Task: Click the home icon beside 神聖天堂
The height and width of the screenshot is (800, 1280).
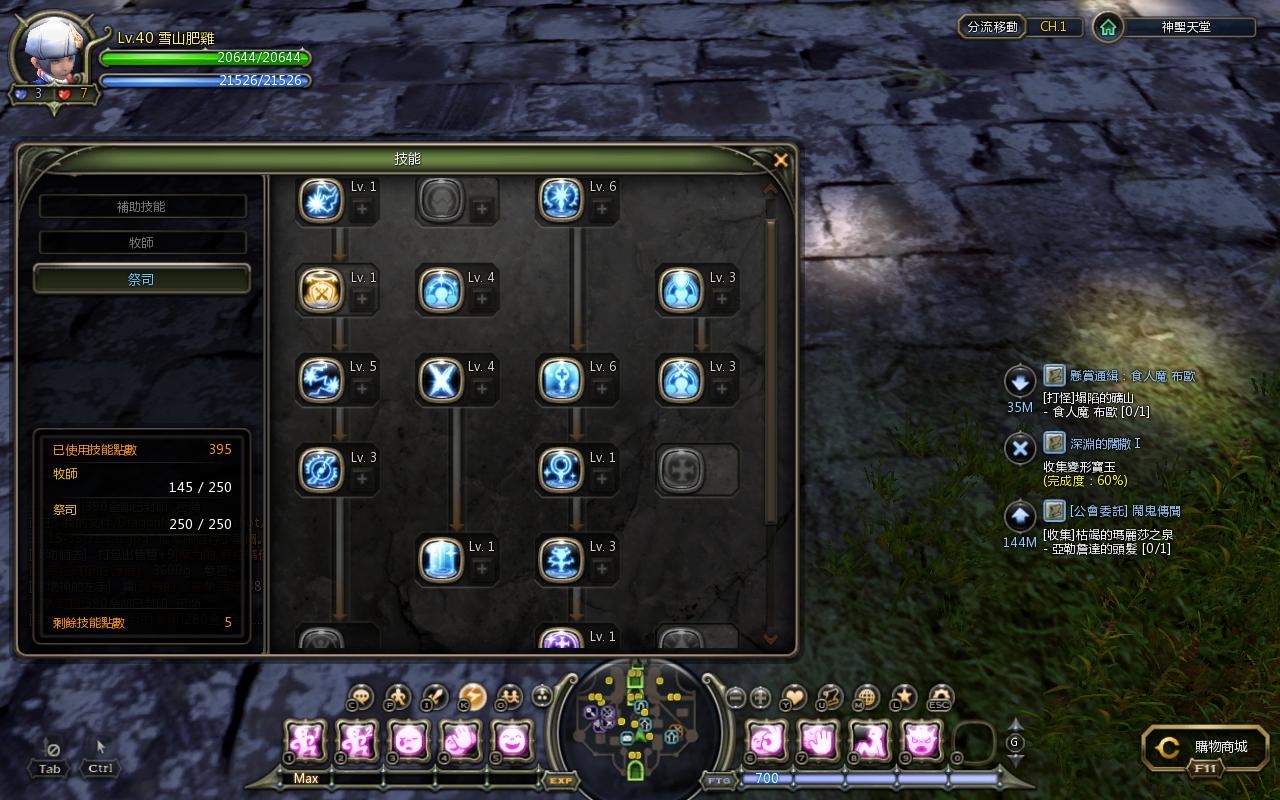Action: 1107,27
